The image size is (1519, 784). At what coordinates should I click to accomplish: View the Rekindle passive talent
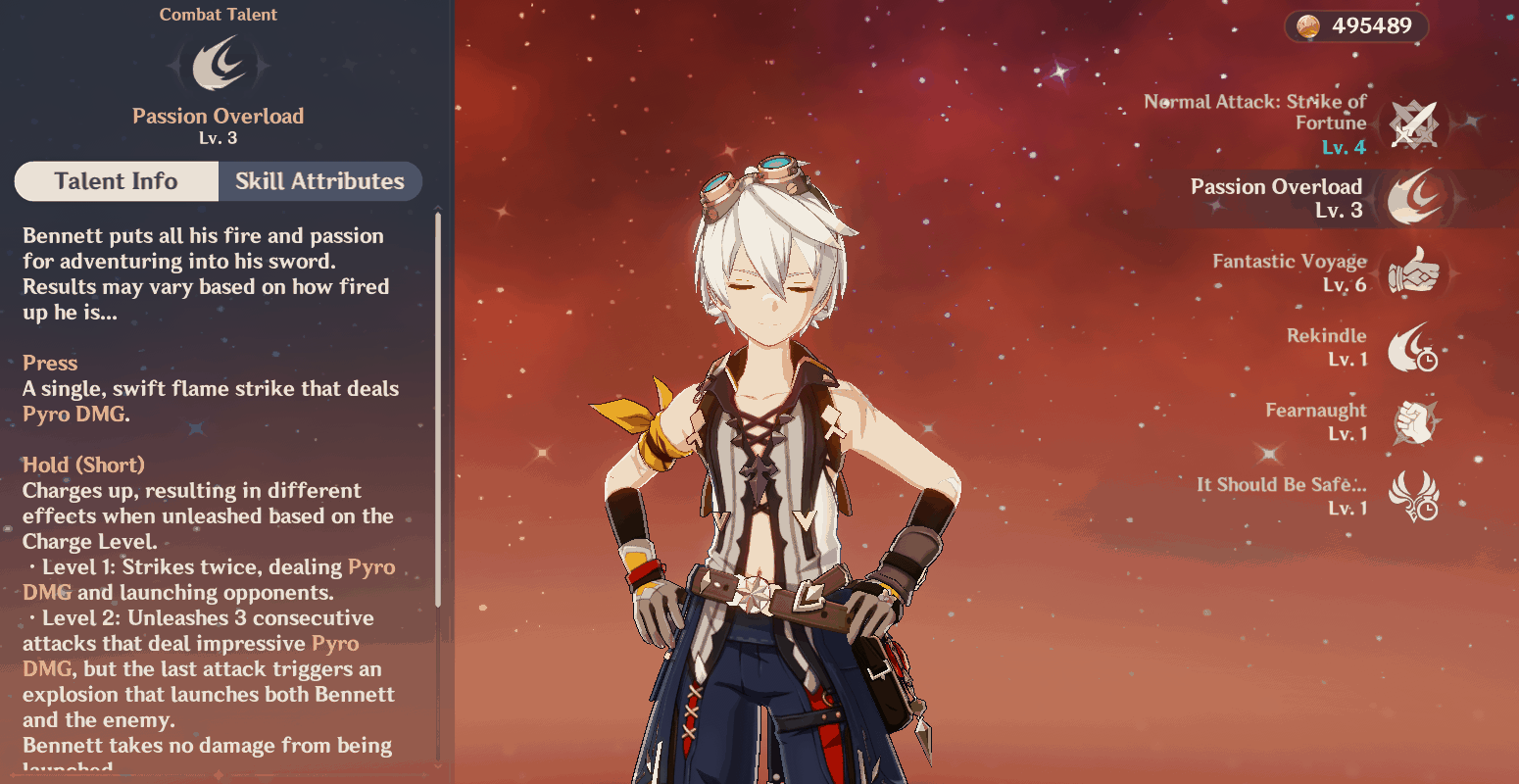[1413, 347]
